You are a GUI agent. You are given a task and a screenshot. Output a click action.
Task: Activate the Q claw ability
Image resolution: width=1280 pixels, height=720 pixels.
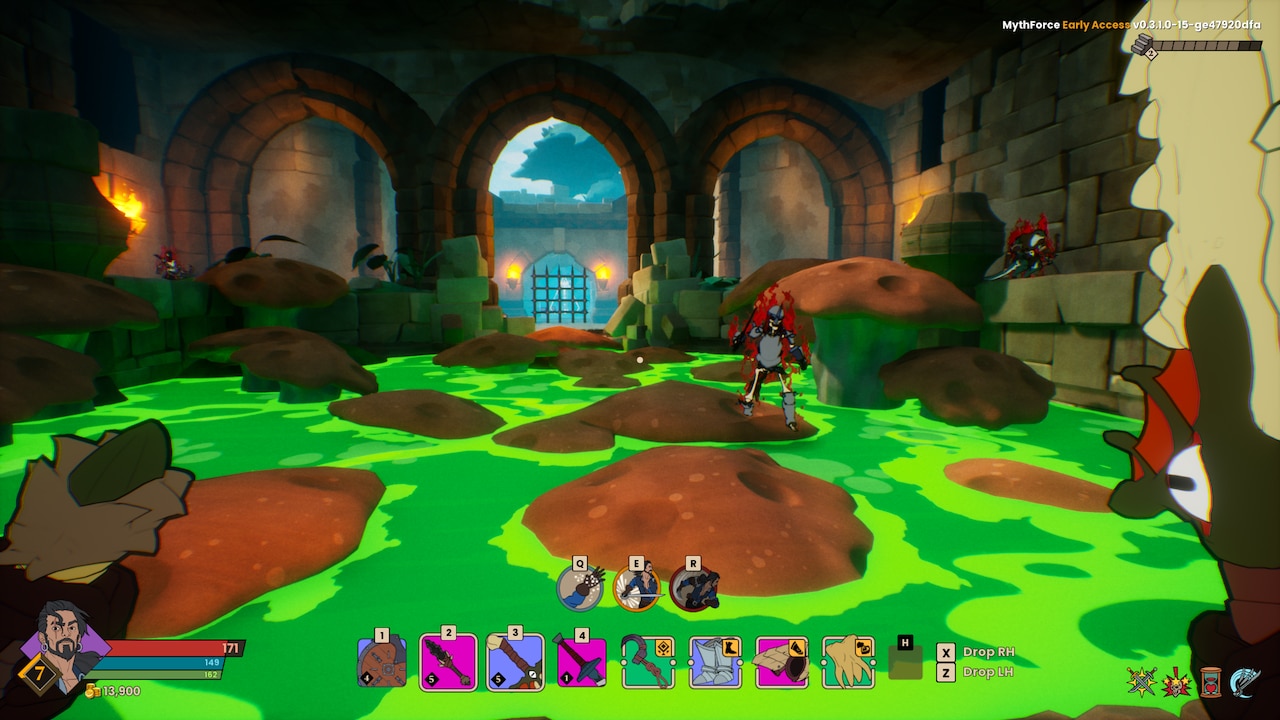tap(578, 586)
